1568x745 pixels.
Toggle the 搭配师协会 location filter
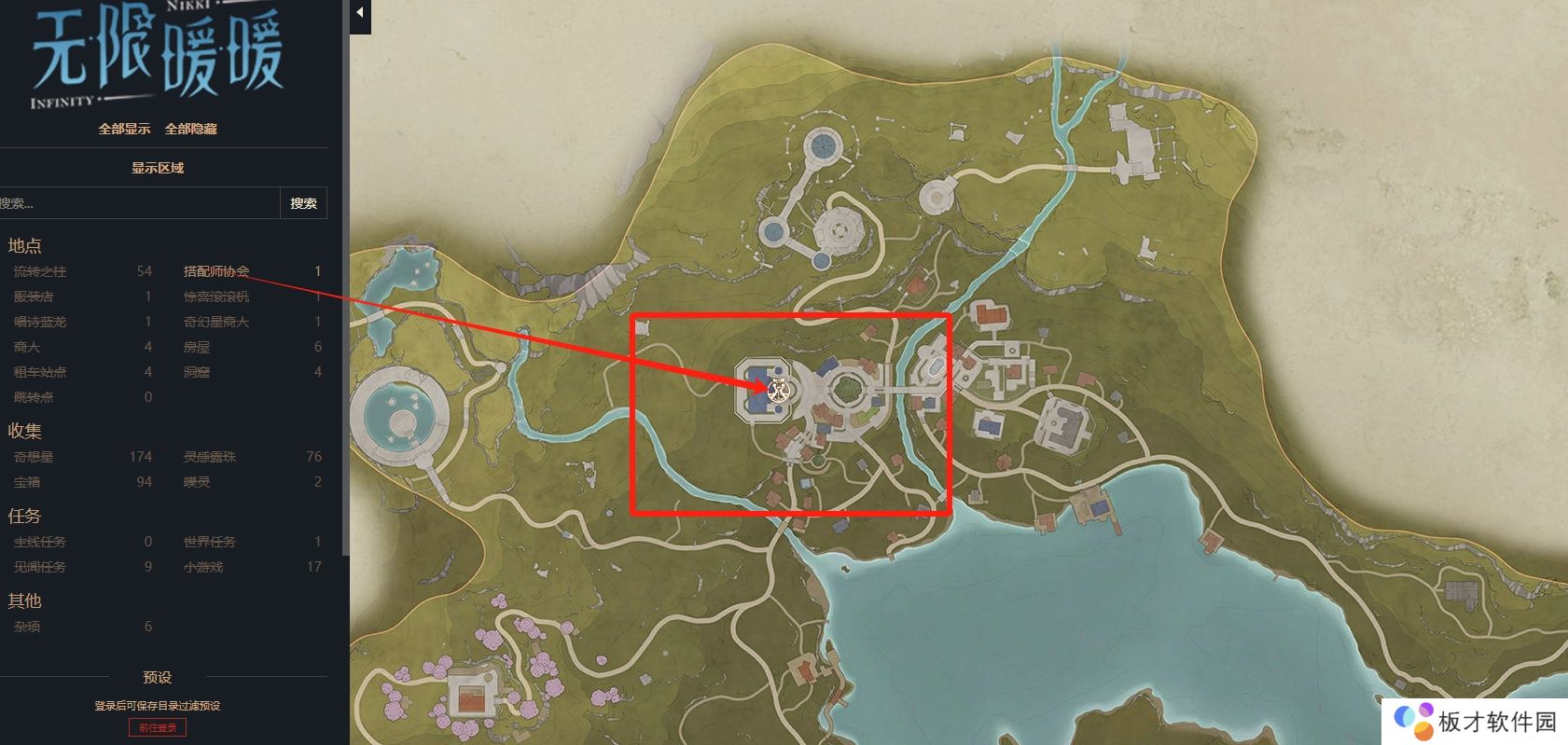216,271
